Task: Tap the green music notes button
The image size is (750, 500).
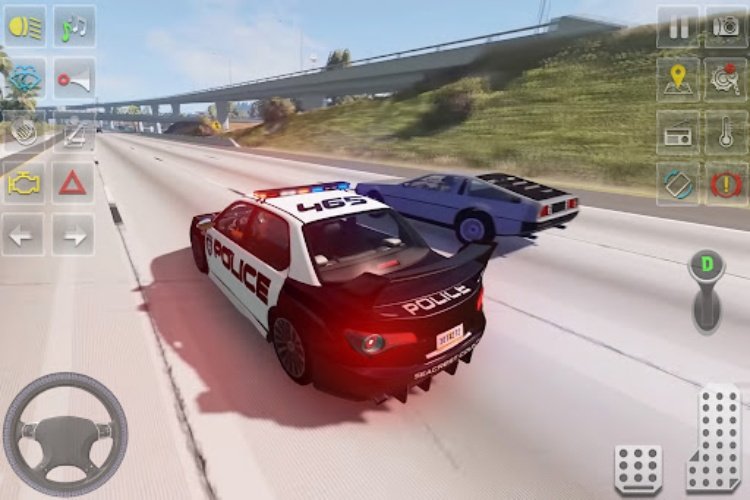Action: pyautogui.click(x=73, y=26)
